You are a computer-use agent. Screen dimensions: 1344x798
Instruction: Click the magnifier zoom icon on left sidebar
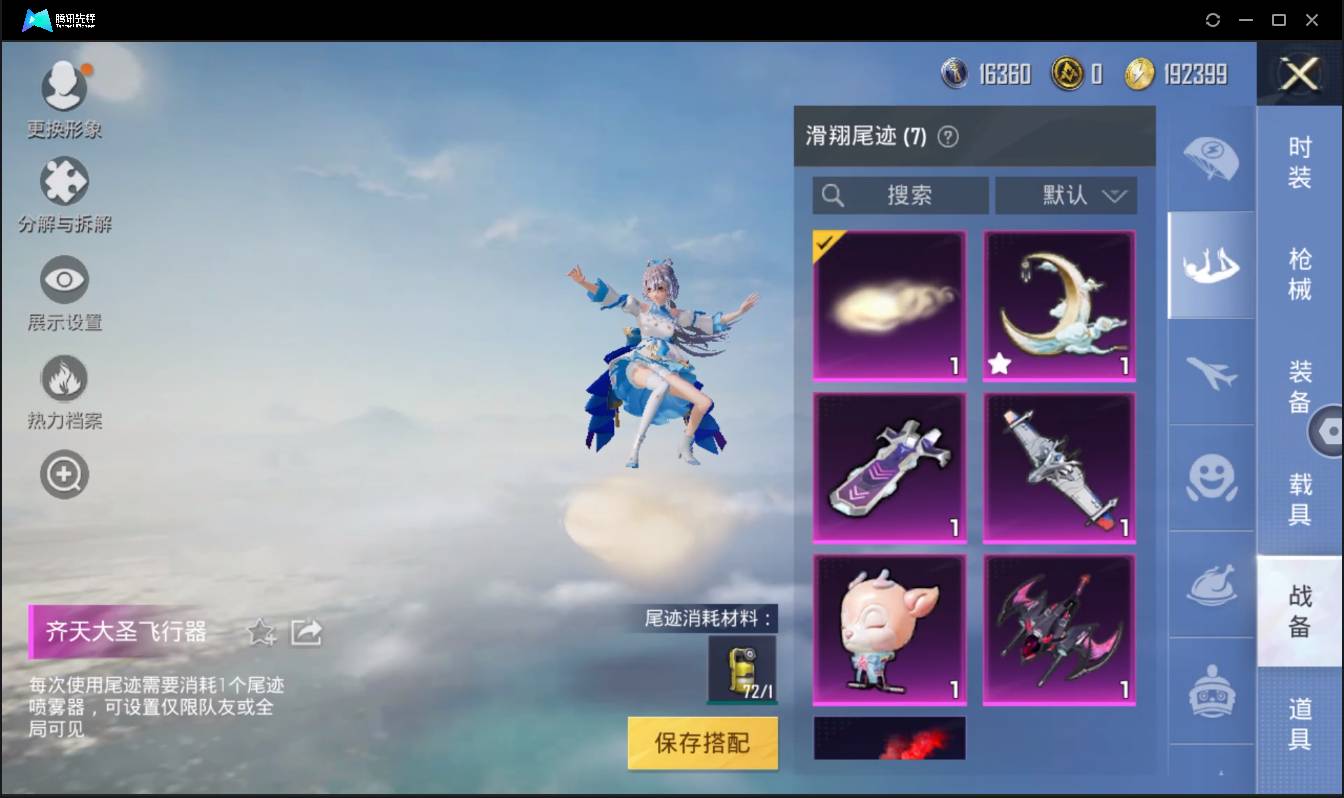click(x=64, y=474)
